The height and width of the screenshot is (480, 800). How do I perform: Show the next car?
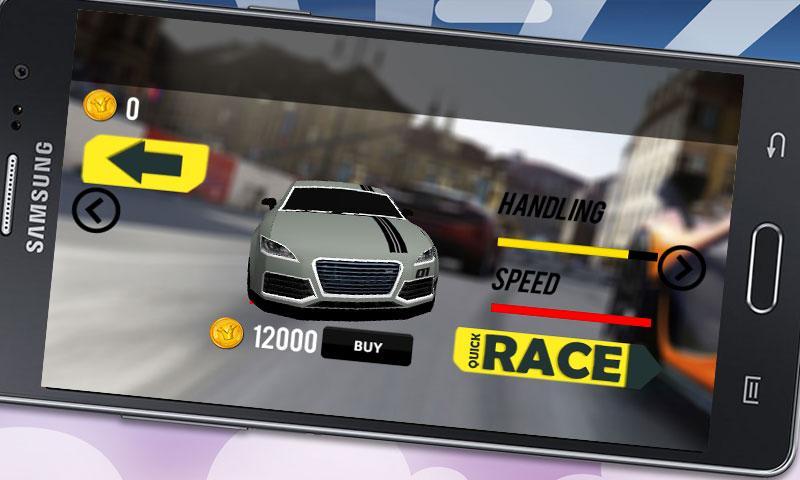(684, 267)
